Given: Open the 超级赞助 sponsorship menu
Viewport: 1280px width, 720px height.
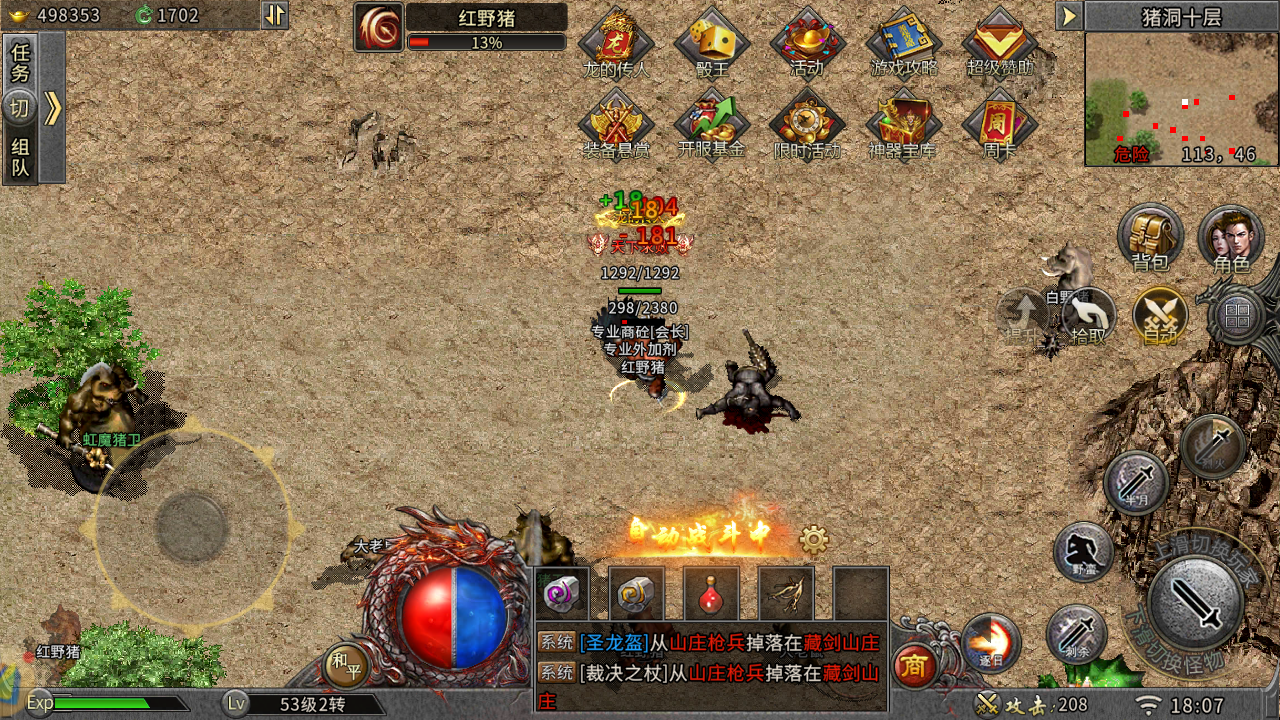Looking at the screenshot, I should point(1000,43).
